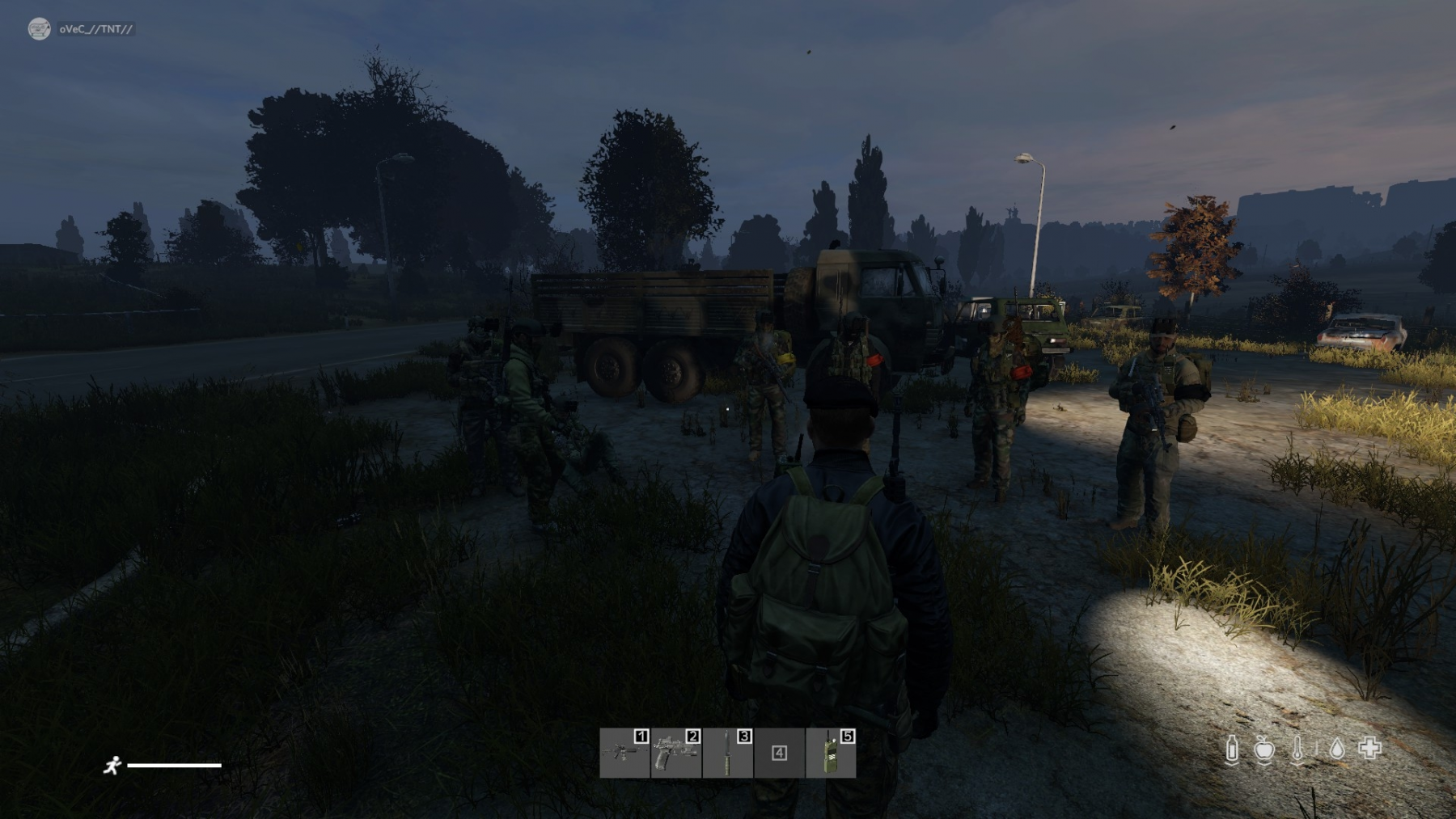Click the apple hunger status icon
Image resolution: width=1456 pixels, height=819 pixels.
(1264, 749)
